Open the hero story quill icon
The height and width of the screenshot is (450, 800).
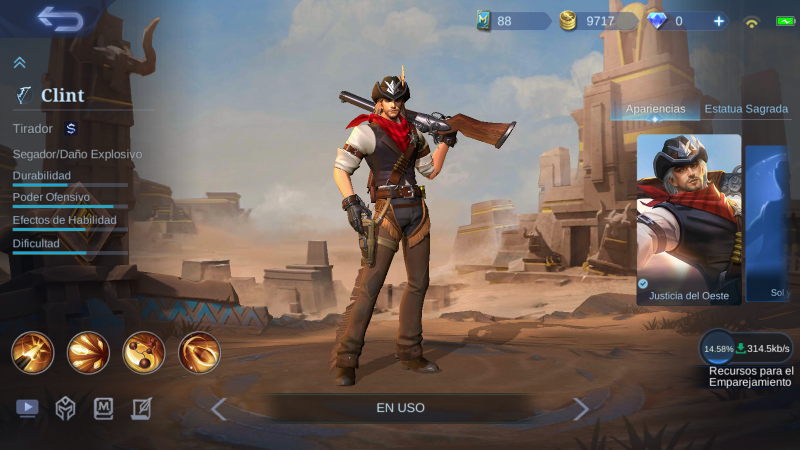point(142,408)
